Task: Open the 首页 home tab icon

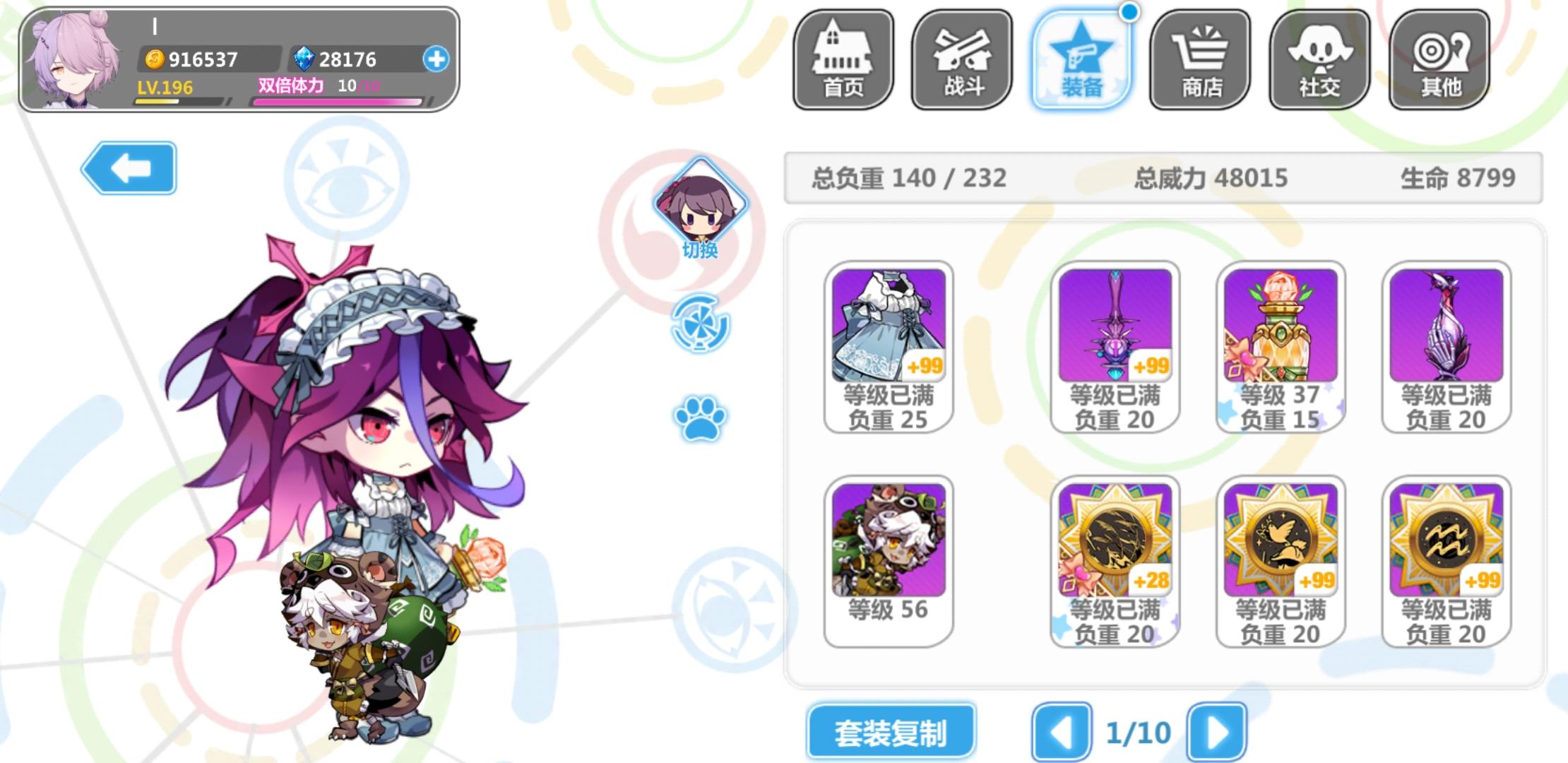Action: click(x=843, y=60)
